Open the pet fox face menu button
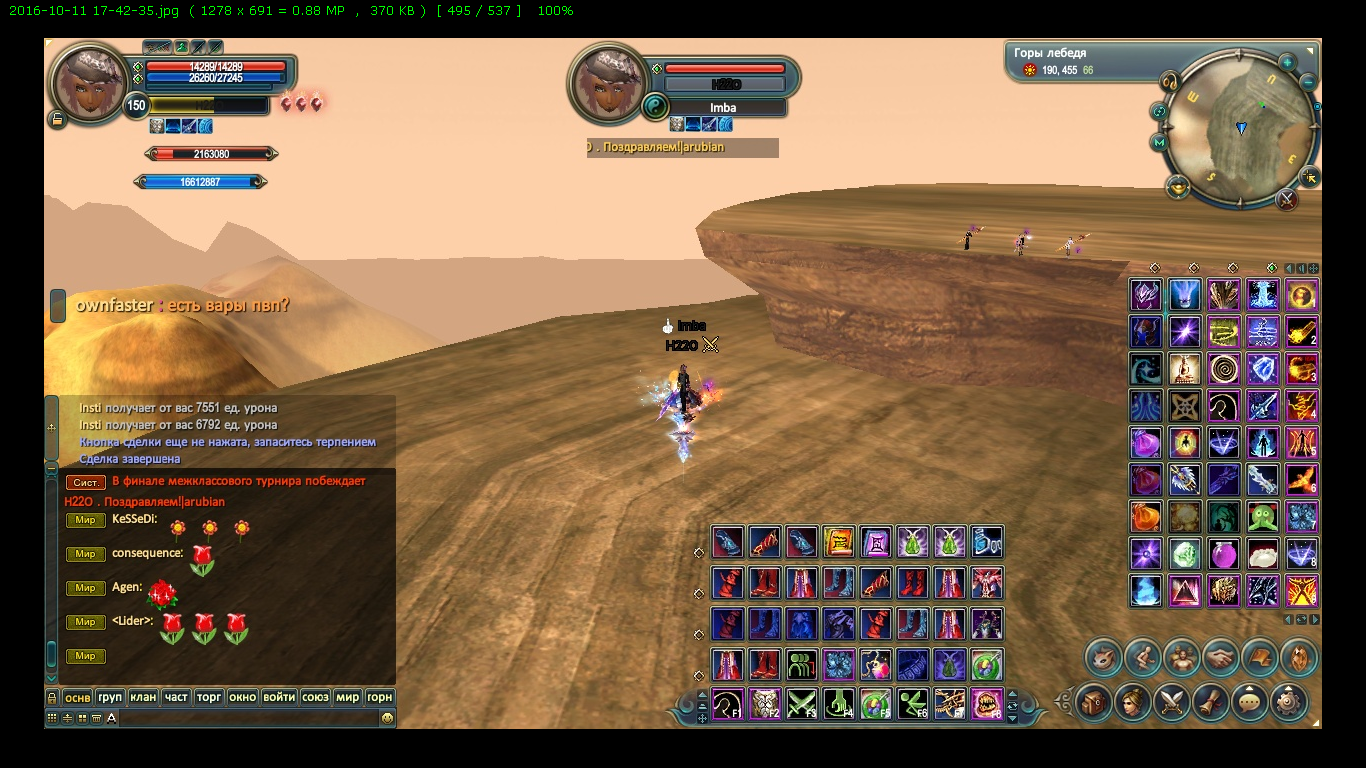Screen dimensions: 1366x768 coord(1103,657)
